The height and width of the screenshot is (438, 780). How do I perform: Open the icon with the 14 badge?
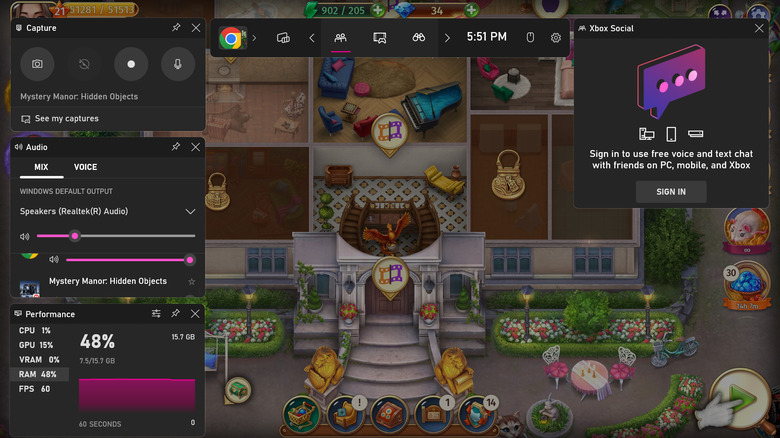(477, 413)
